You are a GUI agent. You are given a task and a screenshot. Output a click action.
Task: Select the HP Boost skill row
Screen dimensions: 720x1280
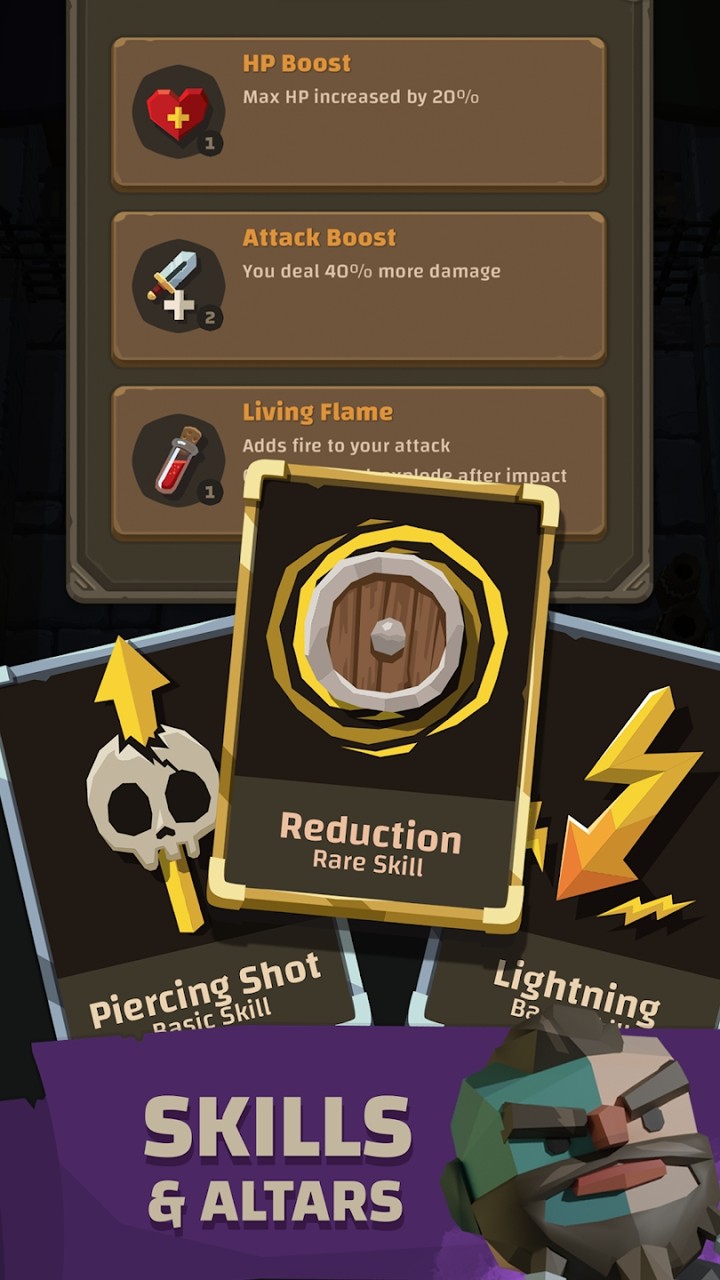(x=400, y=112)
